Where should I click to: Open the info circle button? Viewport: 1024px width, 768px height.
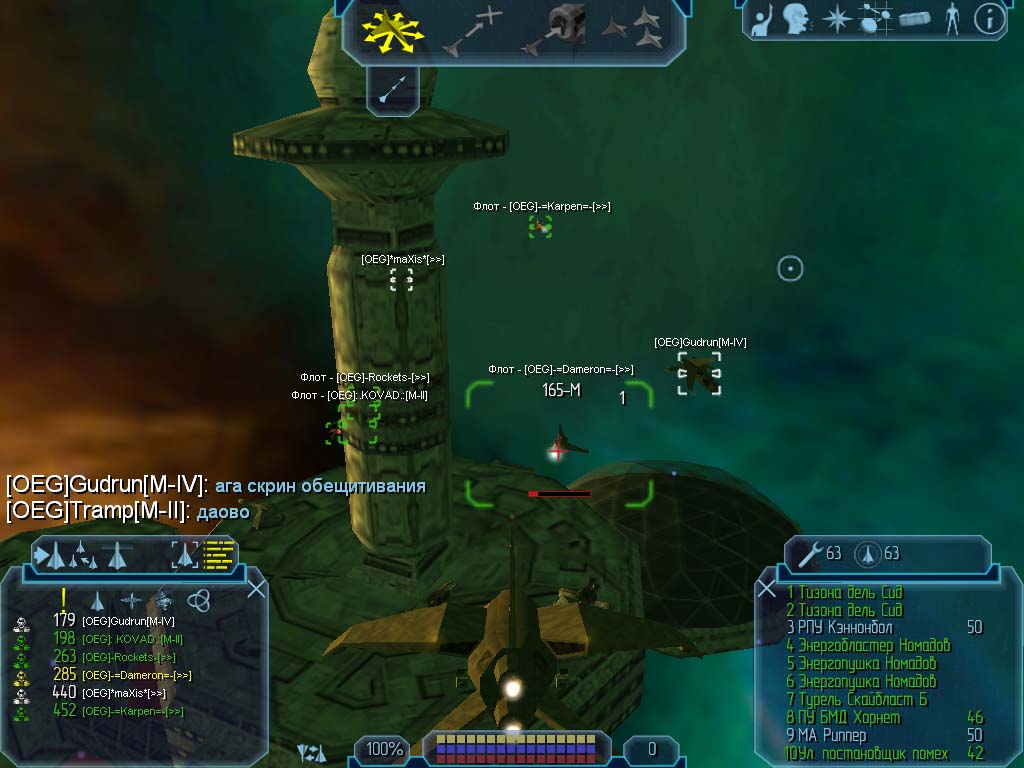coord(989,19)
